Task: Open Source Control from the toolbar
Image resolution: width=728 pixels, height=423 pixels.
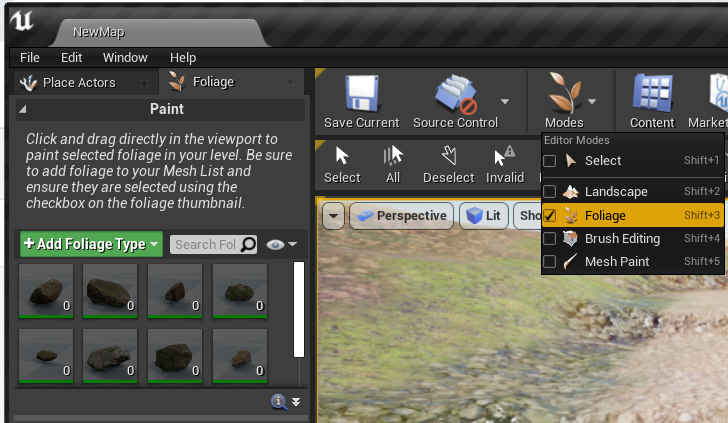Action: (455, 104)
